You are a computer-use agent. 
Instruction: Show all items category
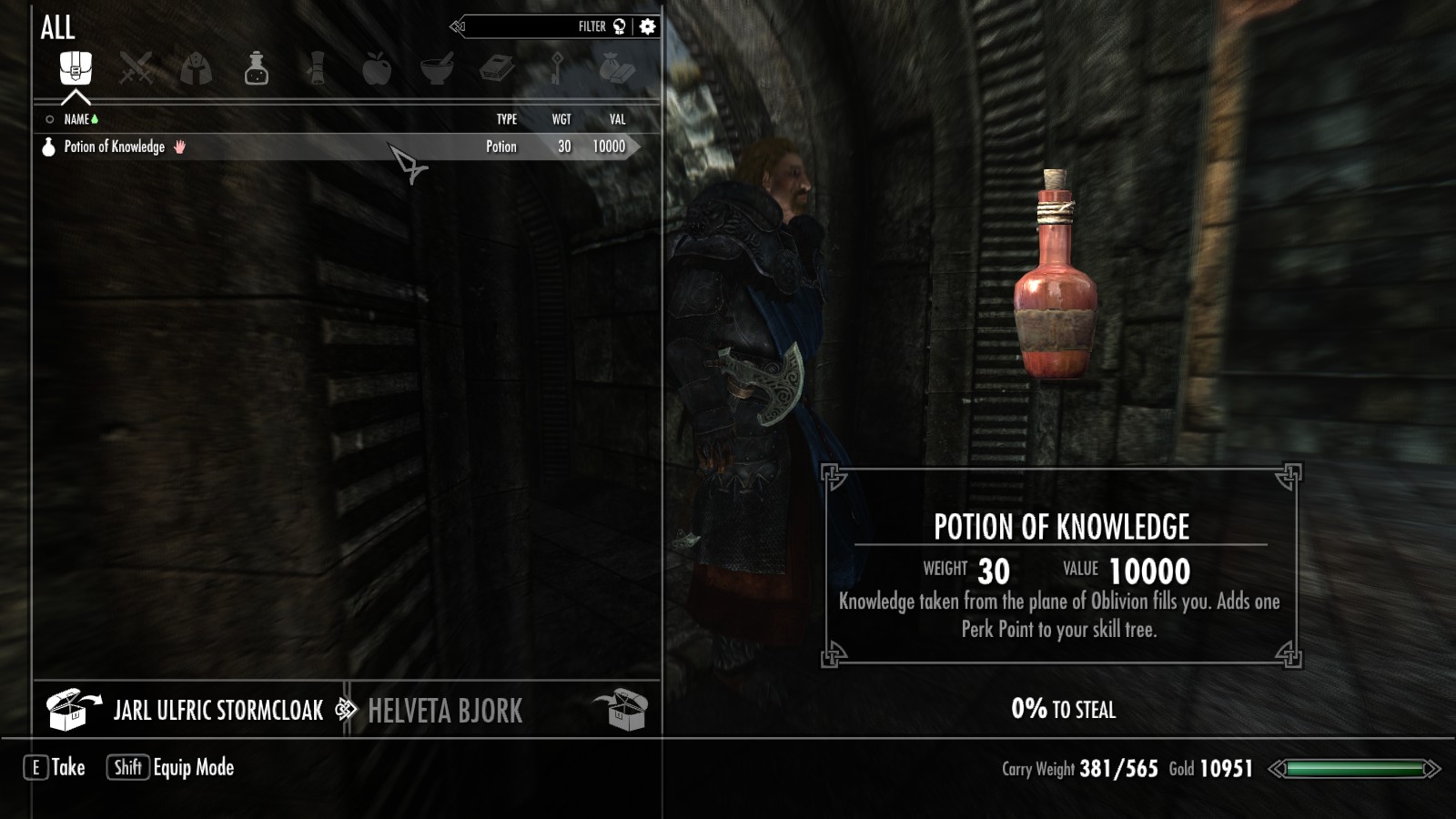[x=76, y=67]
